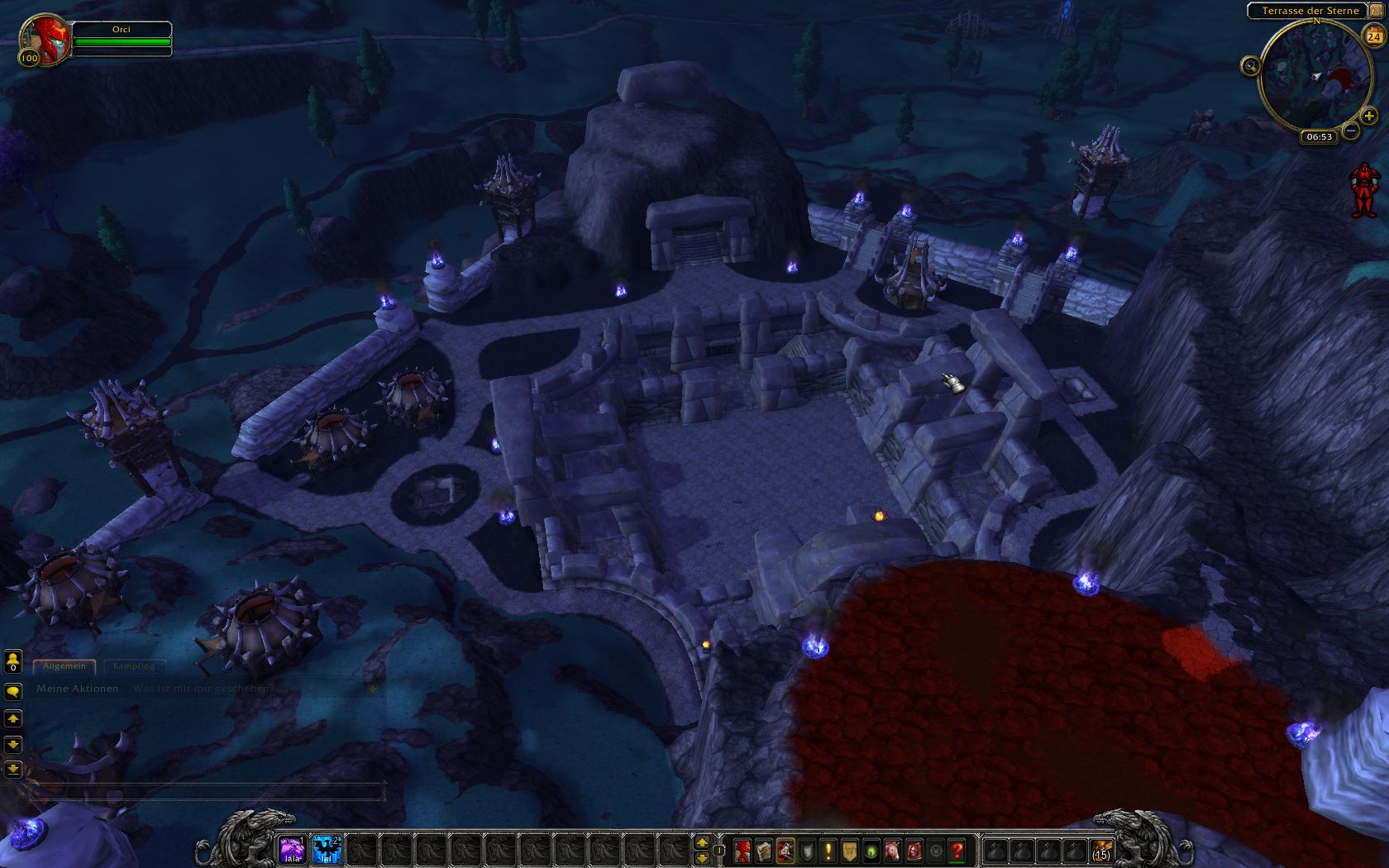
Task: Switch to the Allgemein chat tab
Action: coord(64,666)
